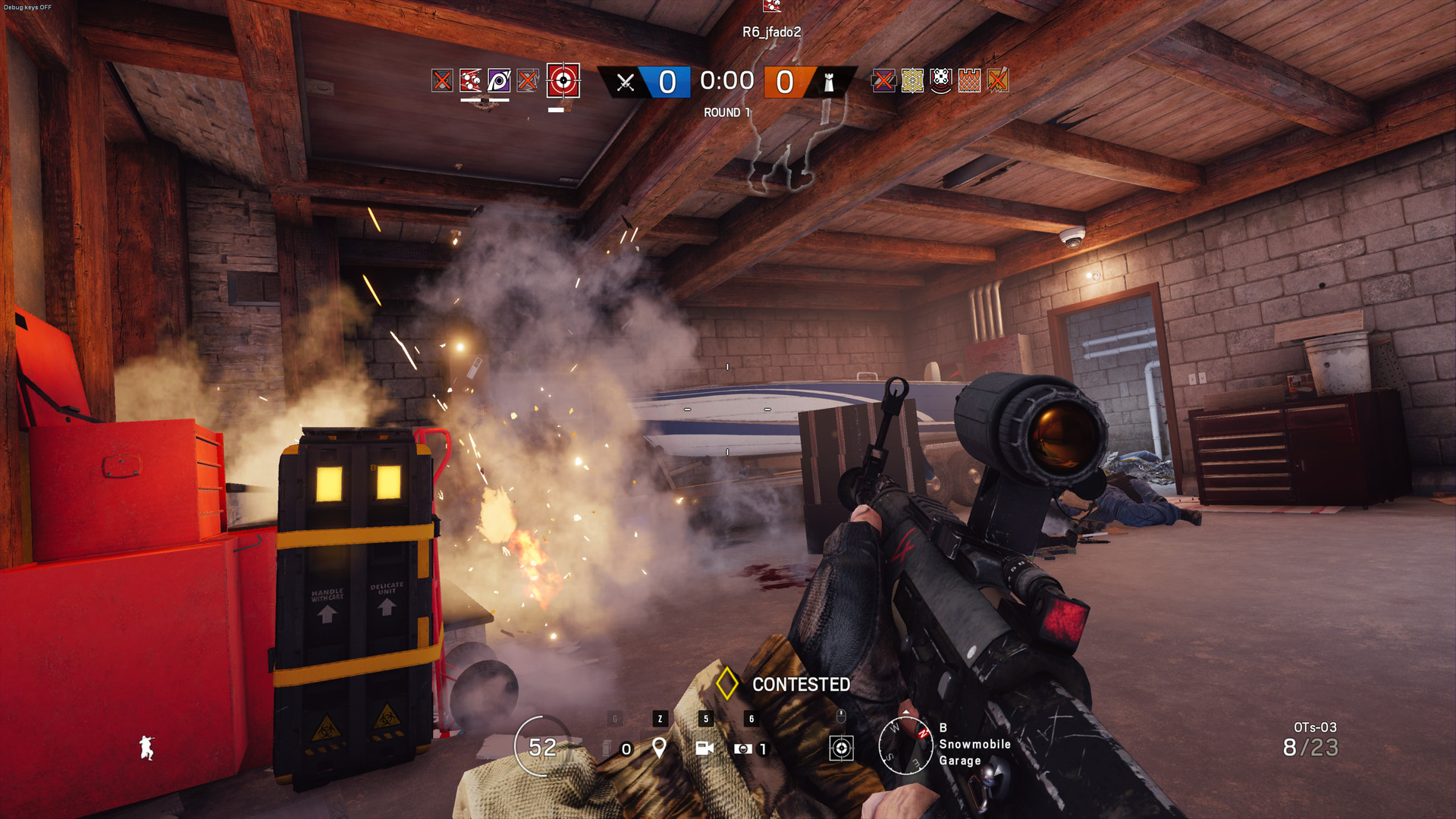1456x819 pixels.
Task: Click the prone stance soldier icon bottom-left
Action: 148,746
